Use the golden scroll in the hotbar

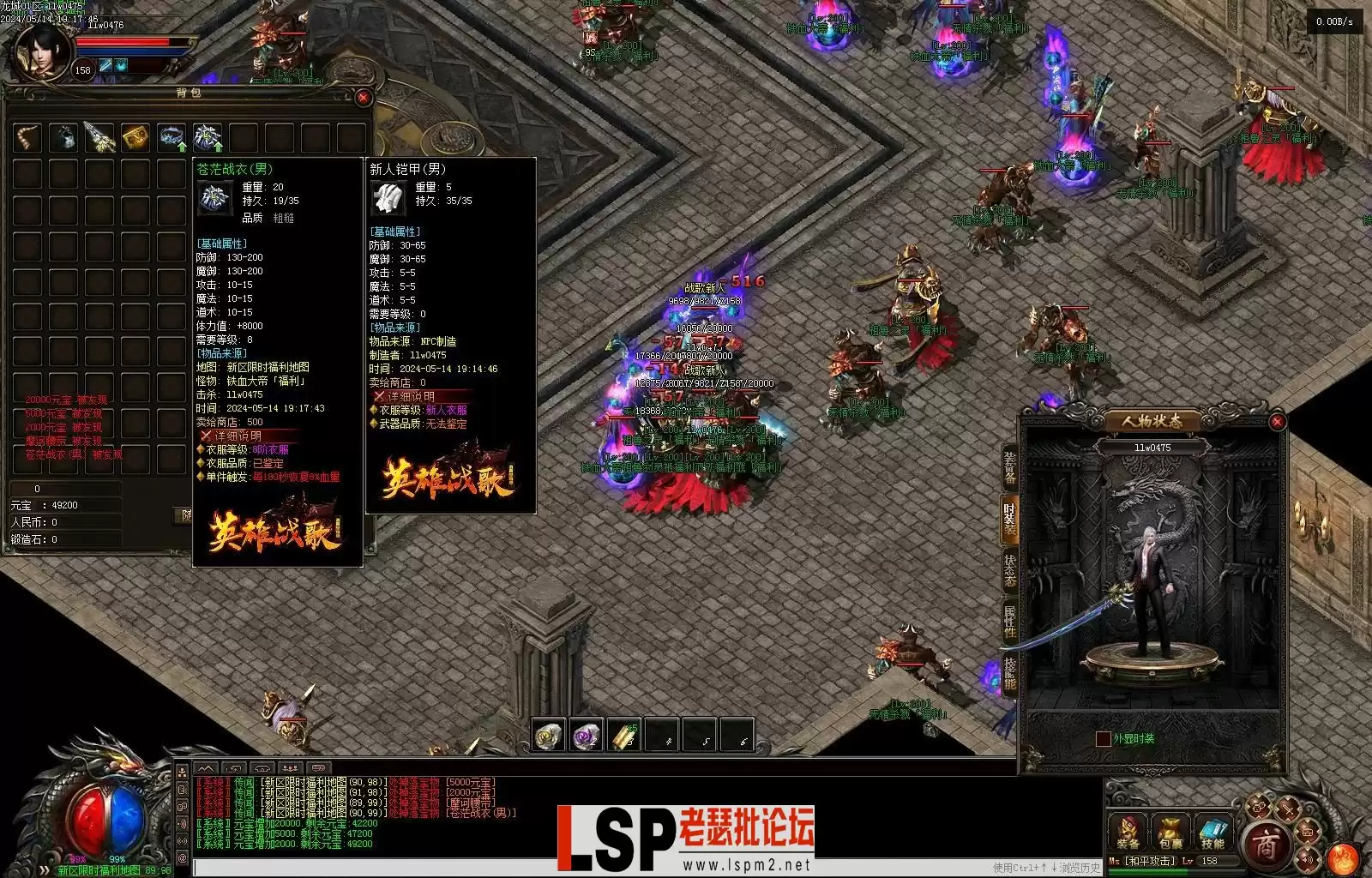[x=624, y=736]
